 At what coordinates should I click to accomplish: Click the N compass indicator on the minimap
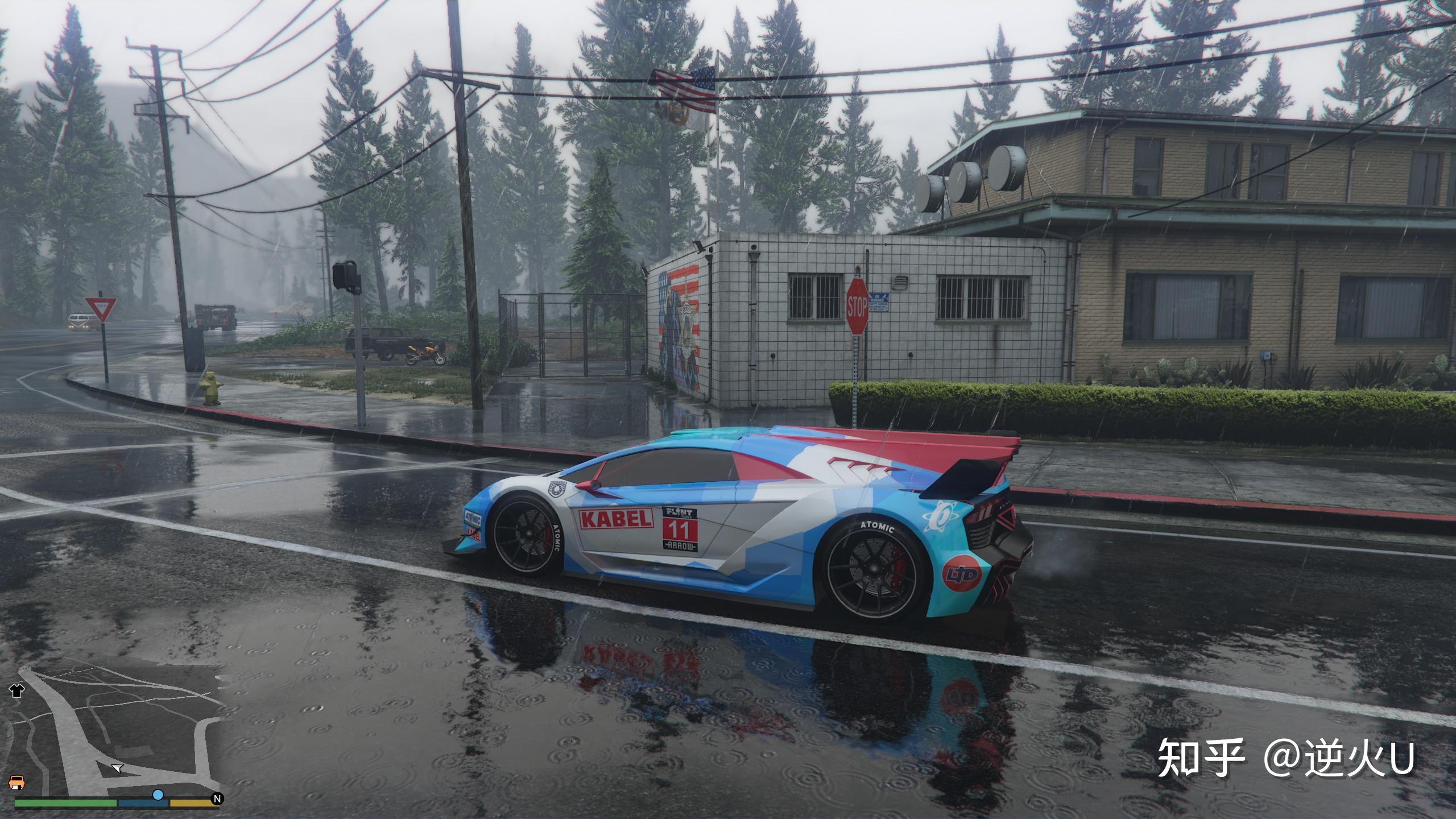tap(217, 797)
